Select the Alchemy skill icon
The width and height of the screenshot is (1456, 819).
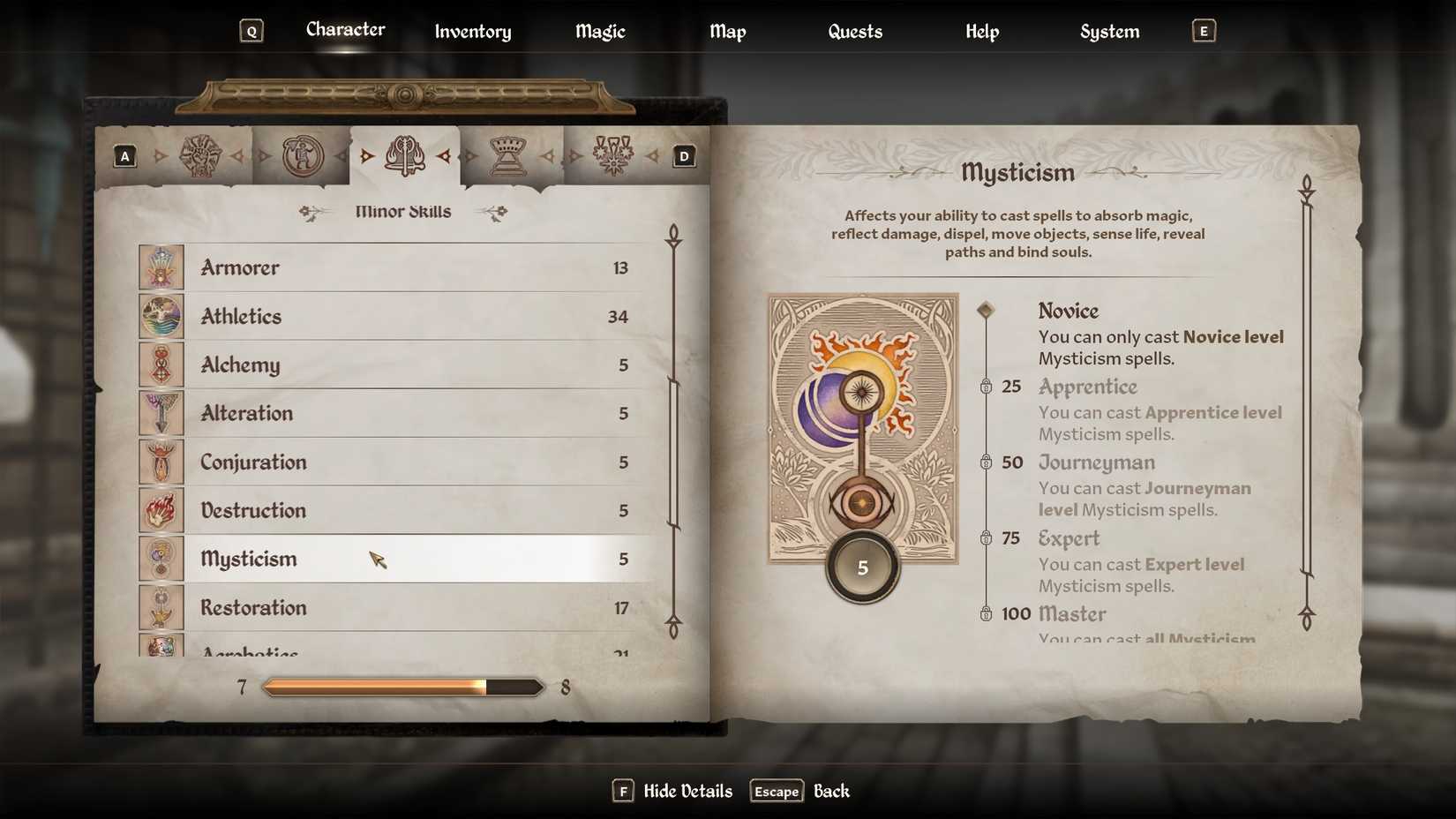coord(161,364)
